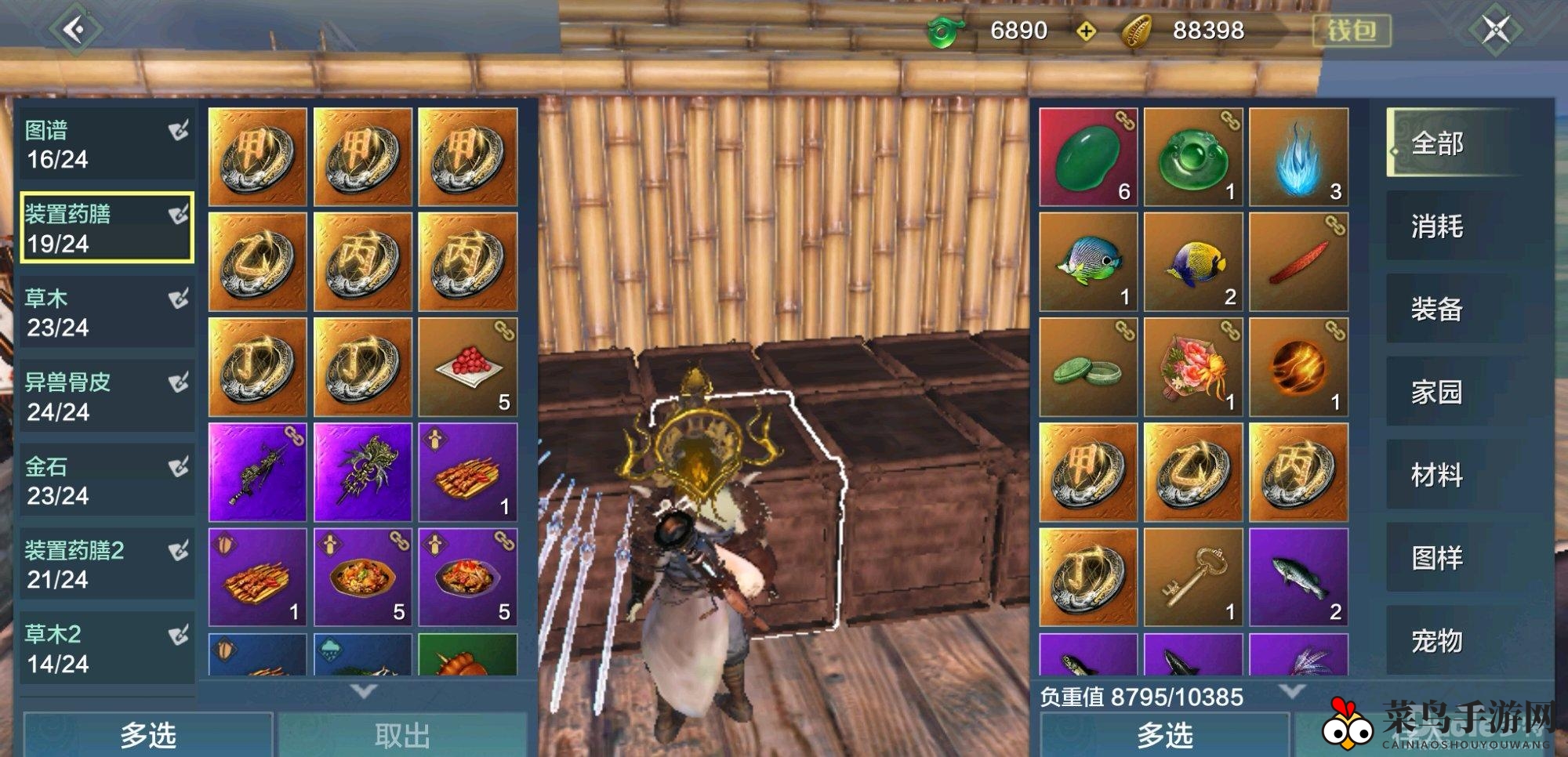1568x757 pixels.
Task: Choose the 异兽骨皮 storage chest
Action: tap(107, 397)
